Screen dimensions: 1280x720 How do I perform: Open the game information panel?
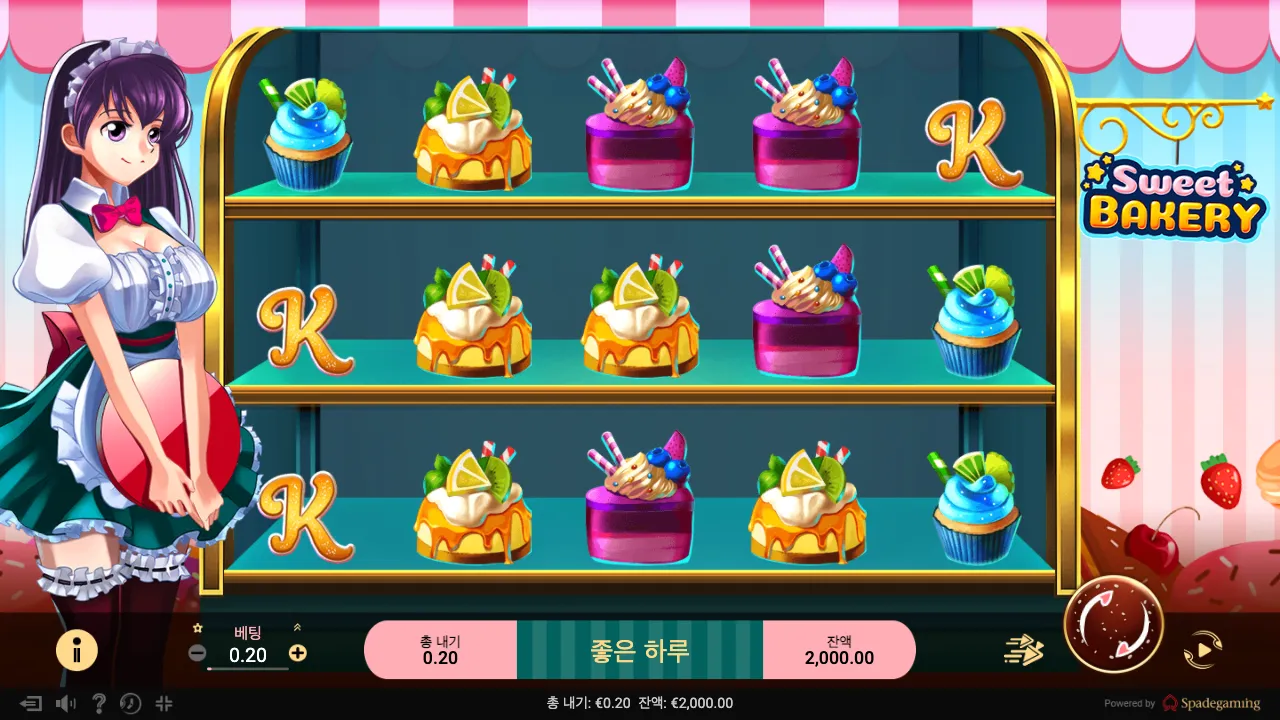click(78, 651)
